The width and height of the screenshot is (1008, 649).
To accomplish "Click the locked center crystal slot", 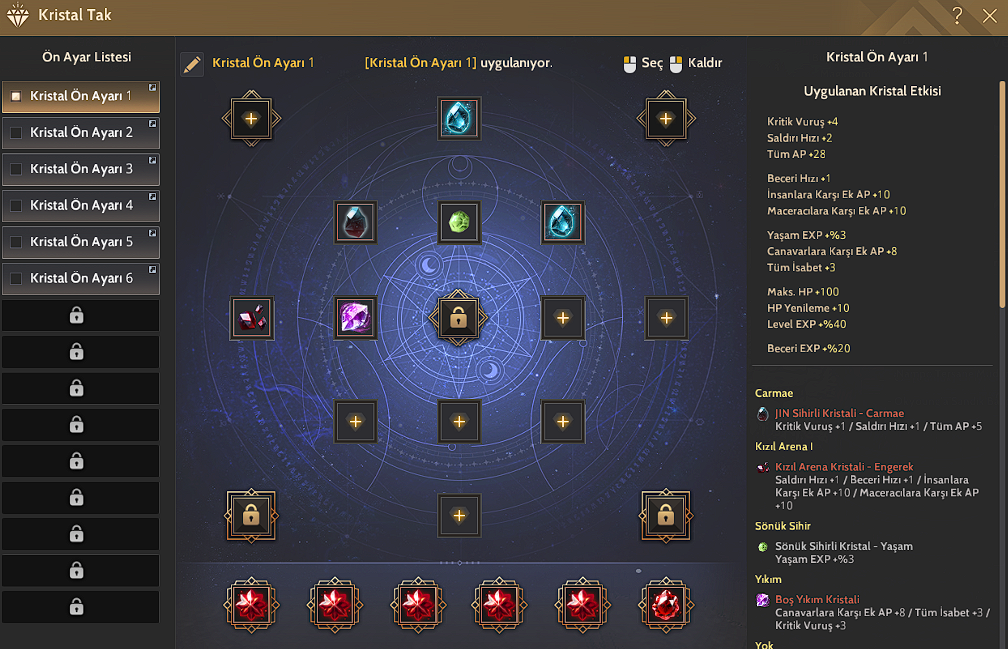I will pos(459,318).
